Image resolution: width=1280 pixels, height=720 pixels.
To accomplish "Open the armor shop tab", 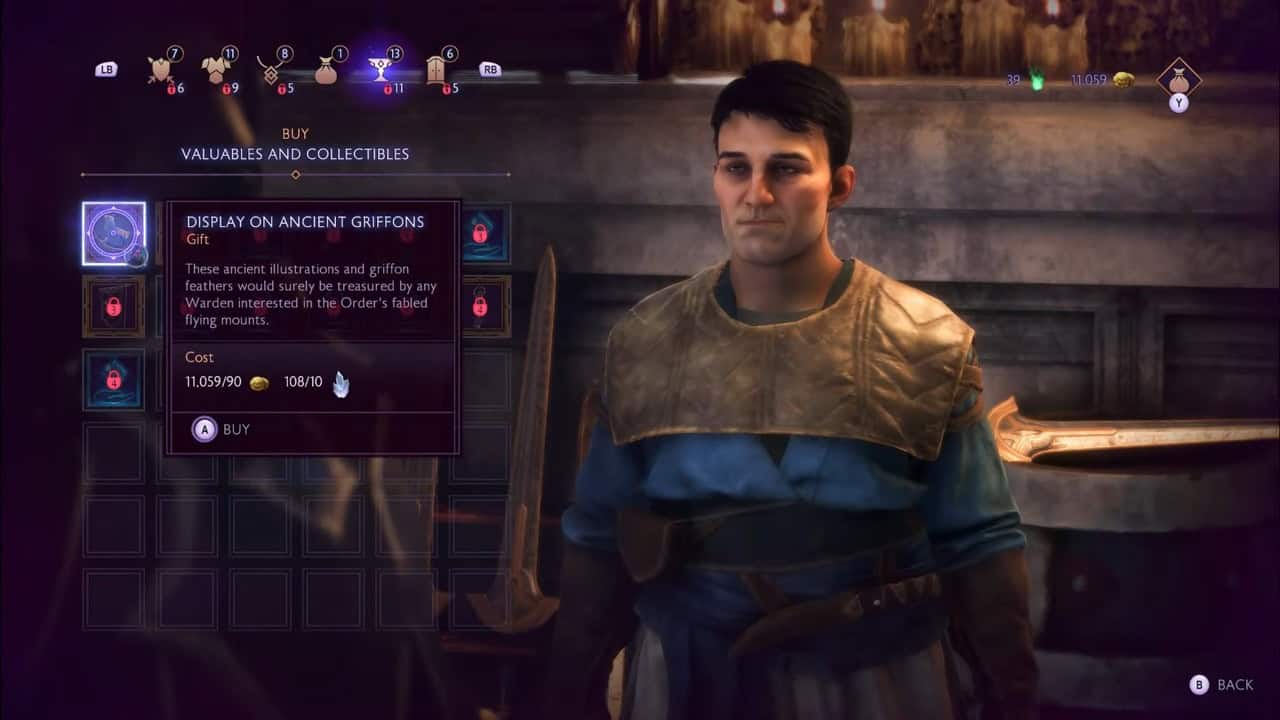I will 214,69.
